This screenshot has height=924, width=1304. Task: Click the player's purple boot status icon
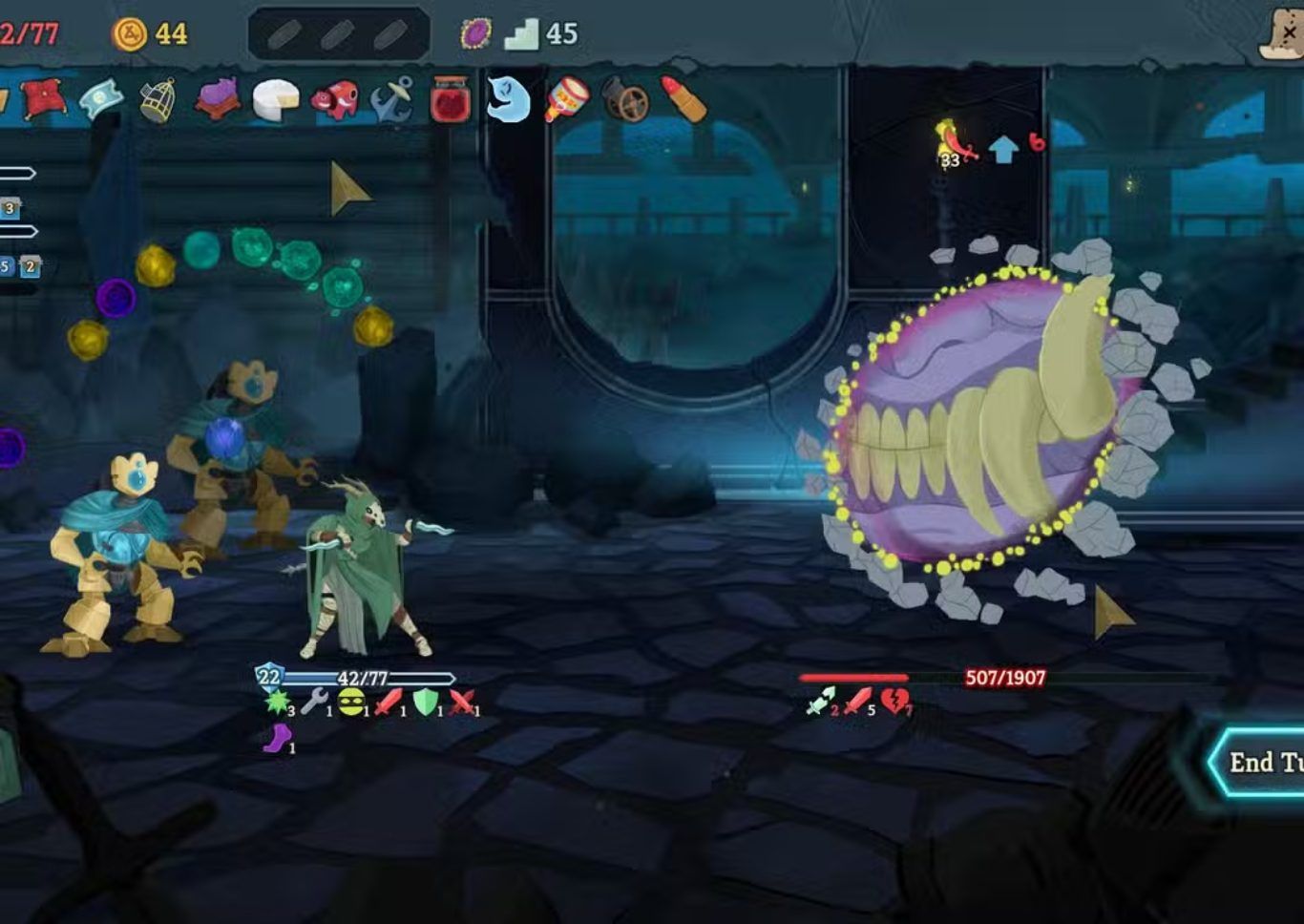277,738
